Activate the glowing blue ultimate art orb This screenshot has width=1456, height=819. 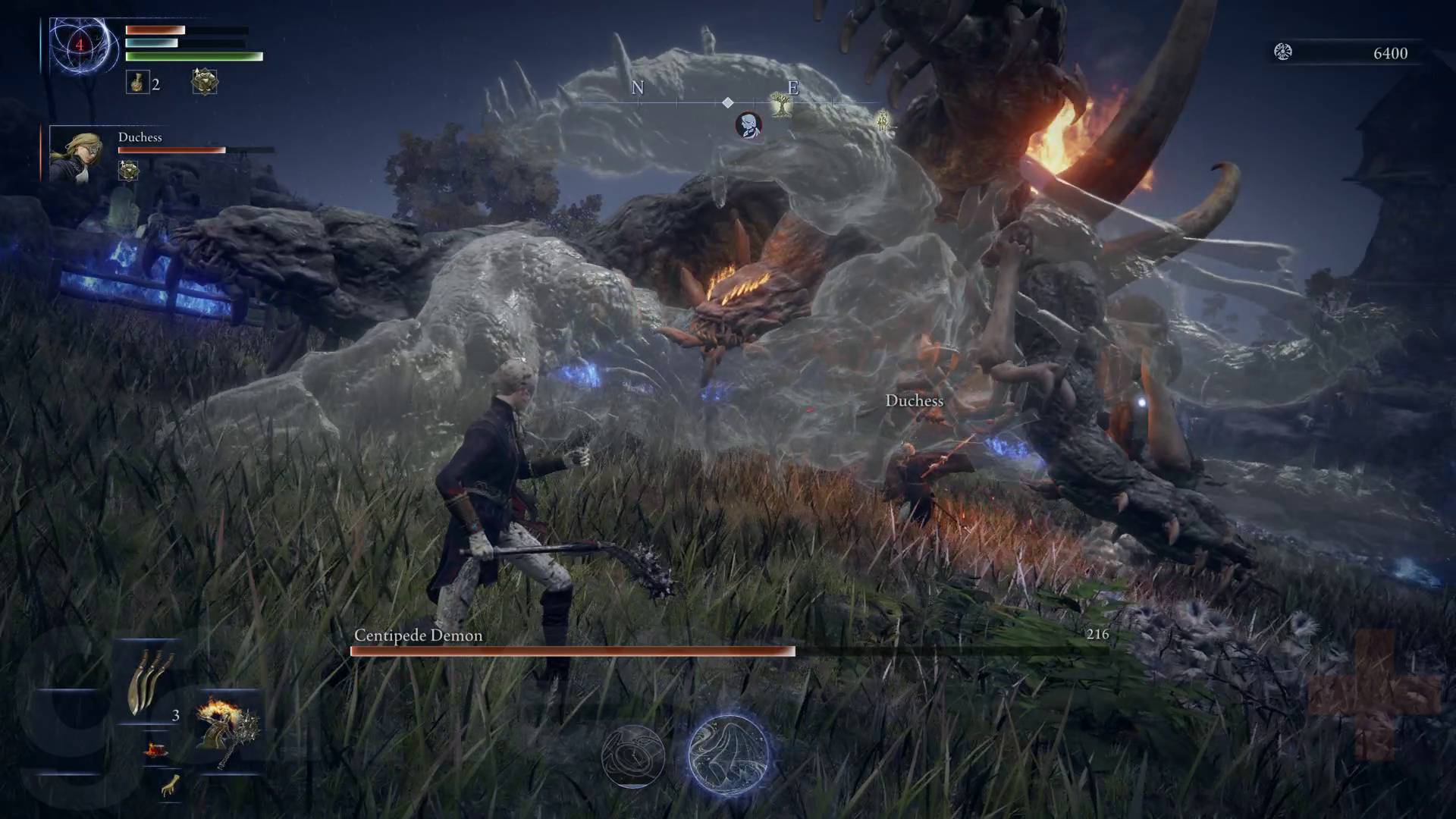[728, 755]
